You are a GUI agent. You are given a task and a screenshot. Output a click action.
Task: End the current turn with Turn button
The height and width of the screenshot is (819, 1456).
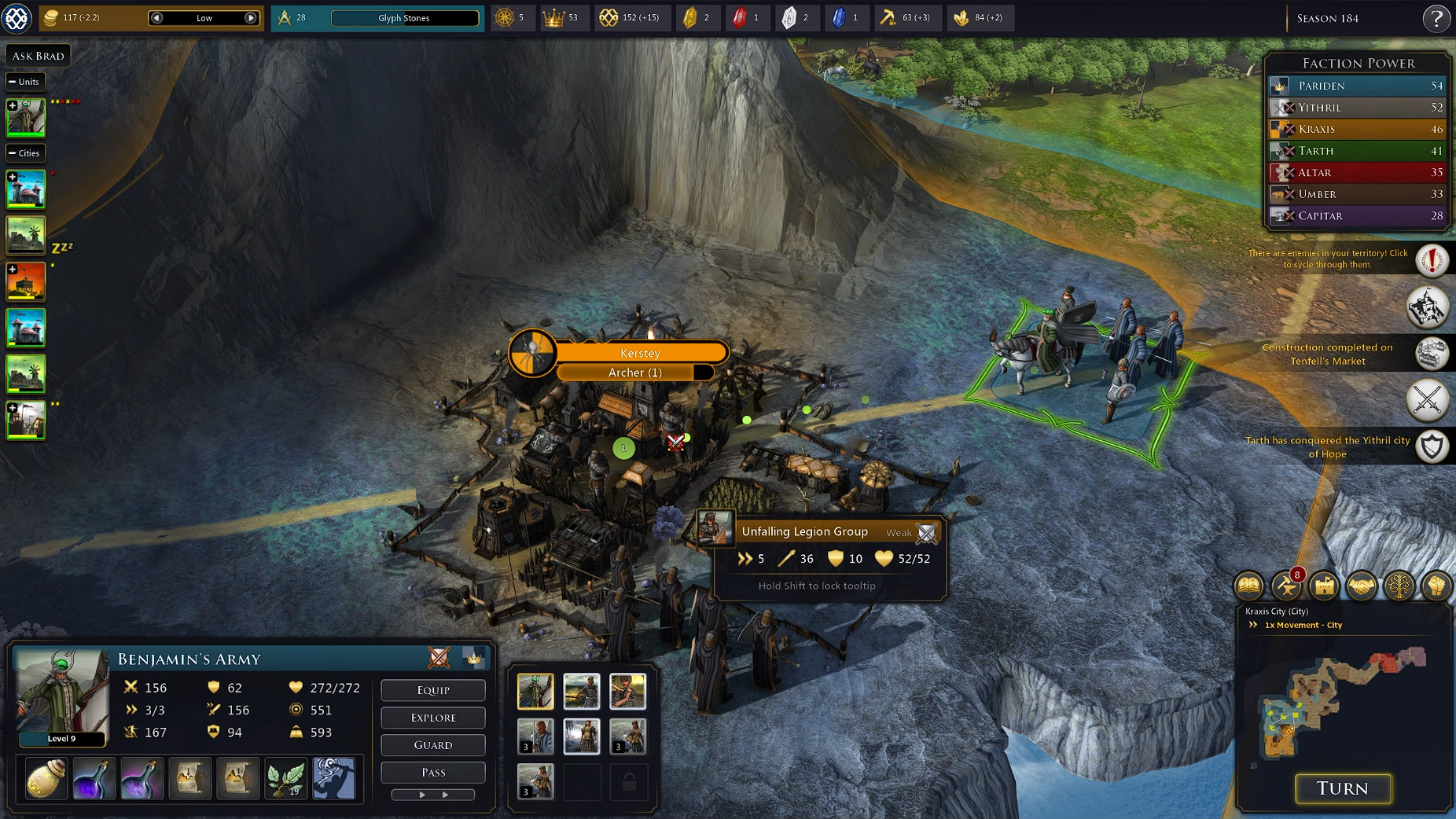(x=1342, y=788)
